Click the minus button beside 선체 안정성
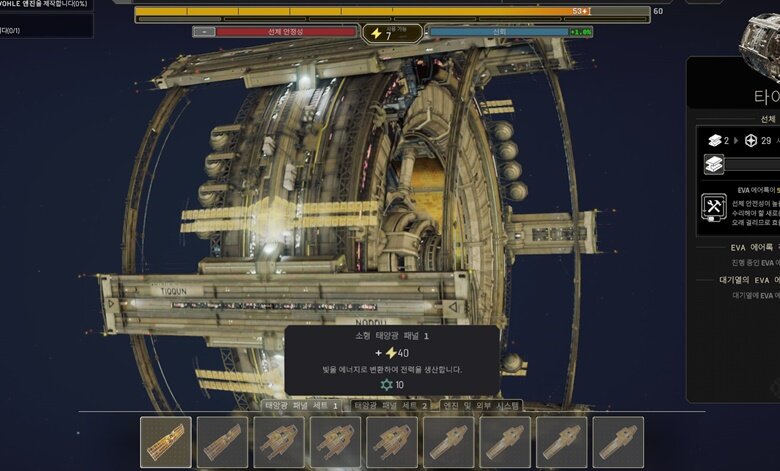Screen dimensions: 780x471 (203, 32)
